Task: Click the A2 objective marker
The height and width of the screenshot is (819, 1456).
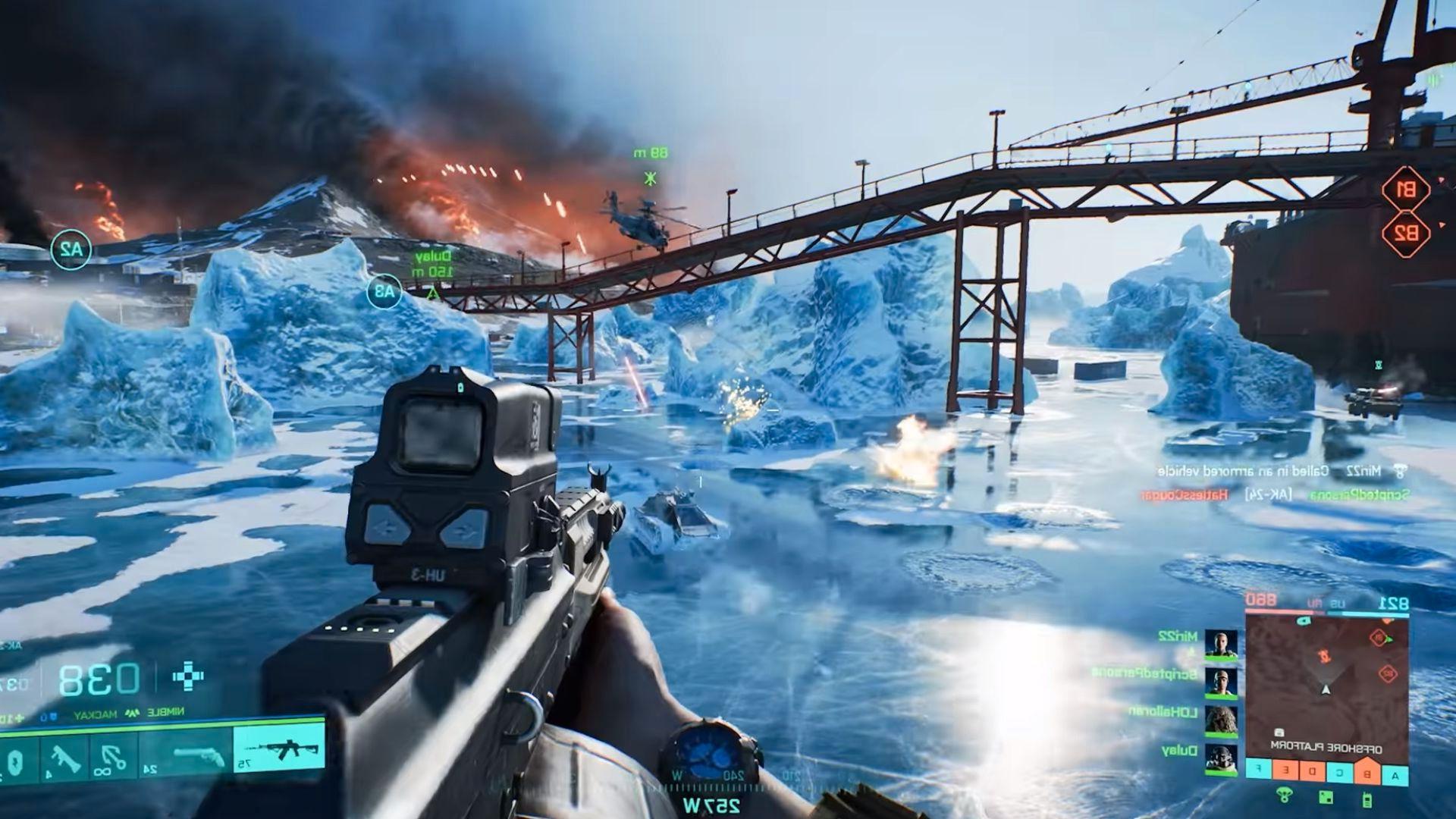Action: [x=71, y=248]
